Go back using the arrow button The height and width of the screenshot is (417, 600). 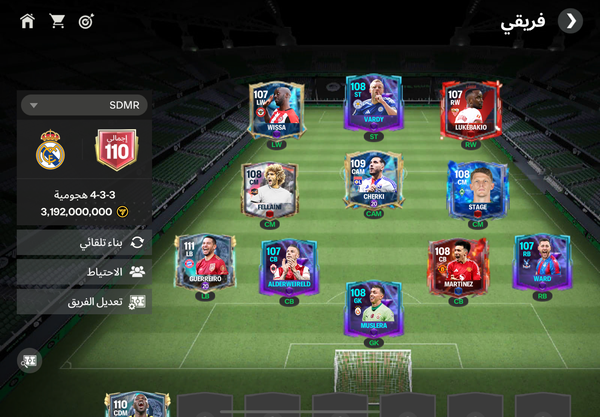(x=570, y=21)
